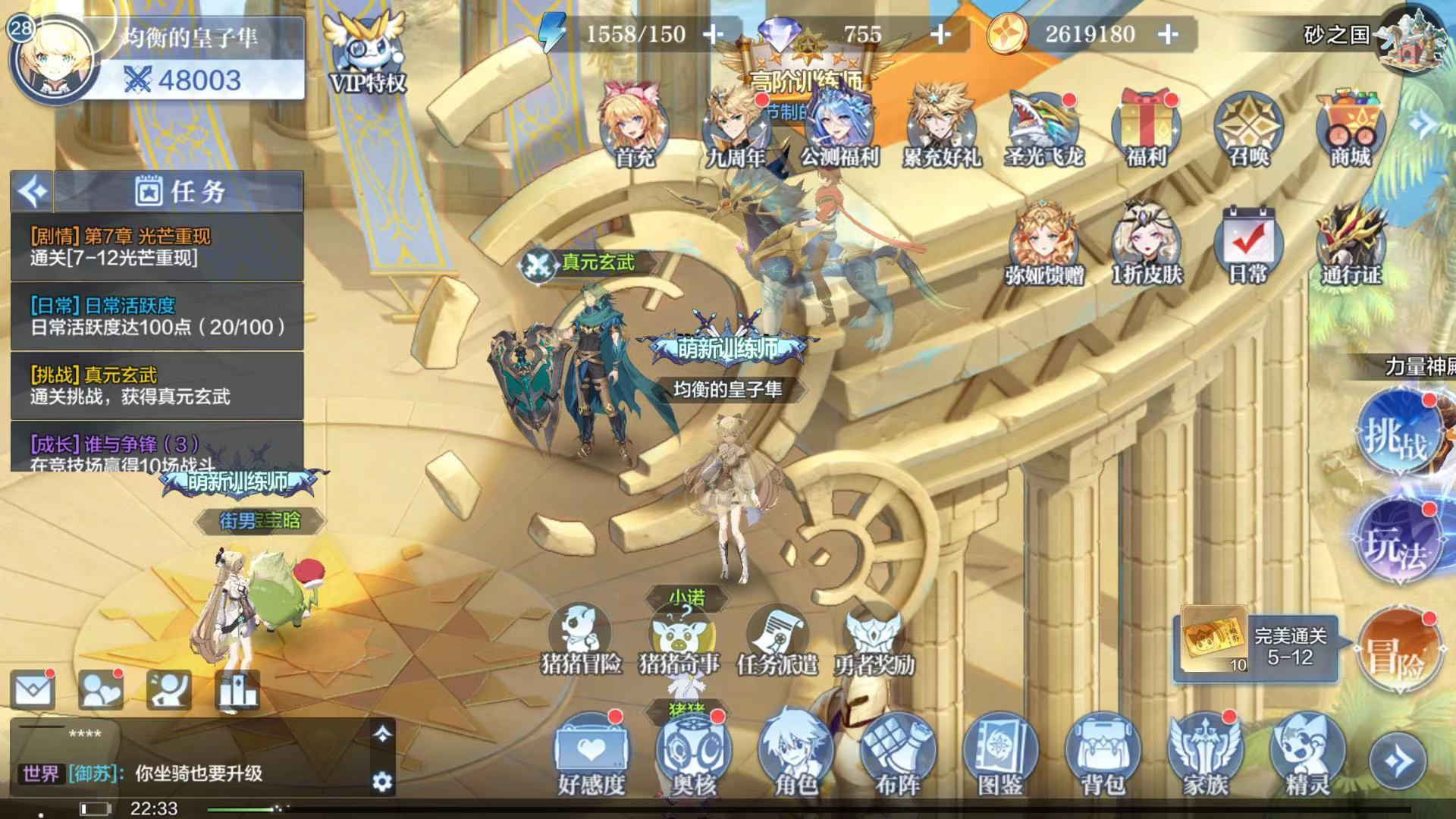The height and width of the screenshot is (819, 1456).
Task: Add more gold coins with plus button
Action: 1169,34
